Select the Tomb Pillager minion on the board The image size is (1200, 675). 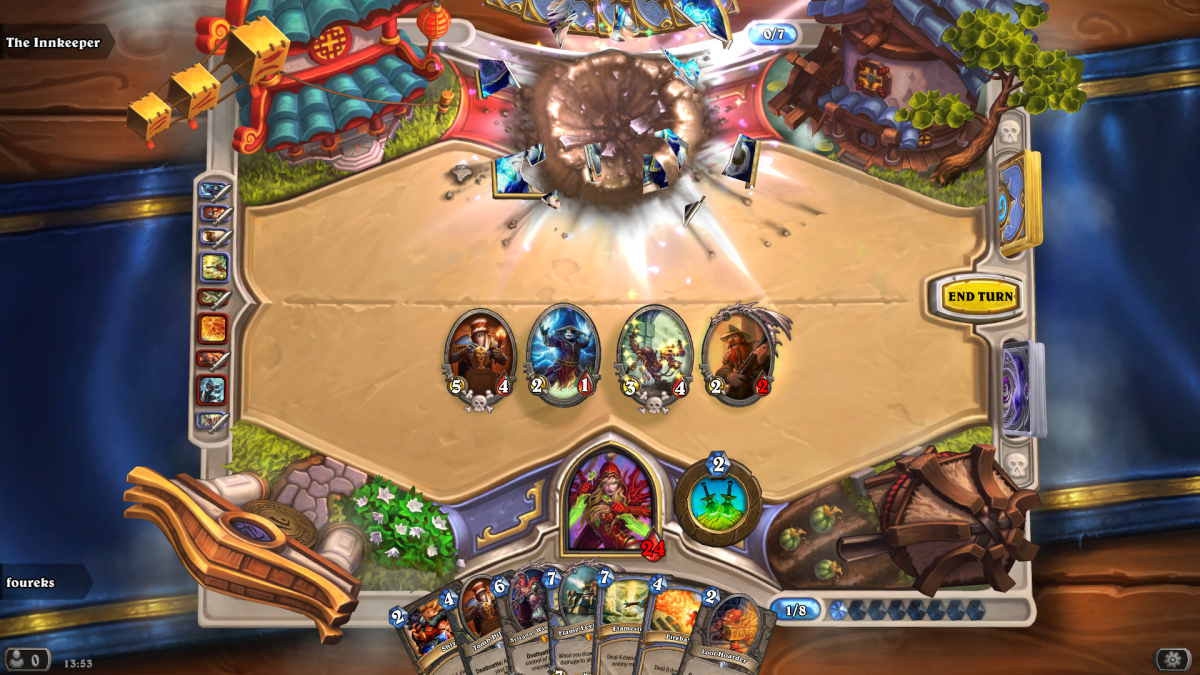tap(480, 355)
